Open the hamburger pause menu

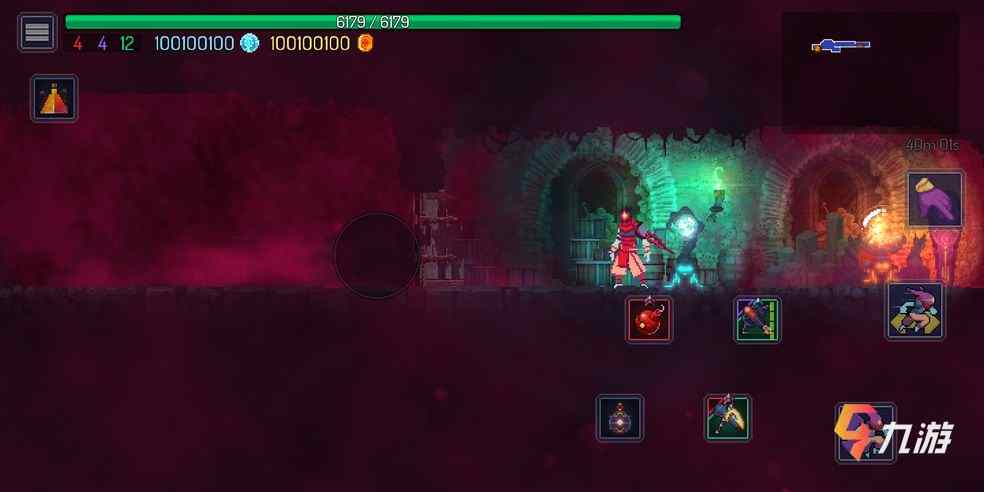coord(37,32)
